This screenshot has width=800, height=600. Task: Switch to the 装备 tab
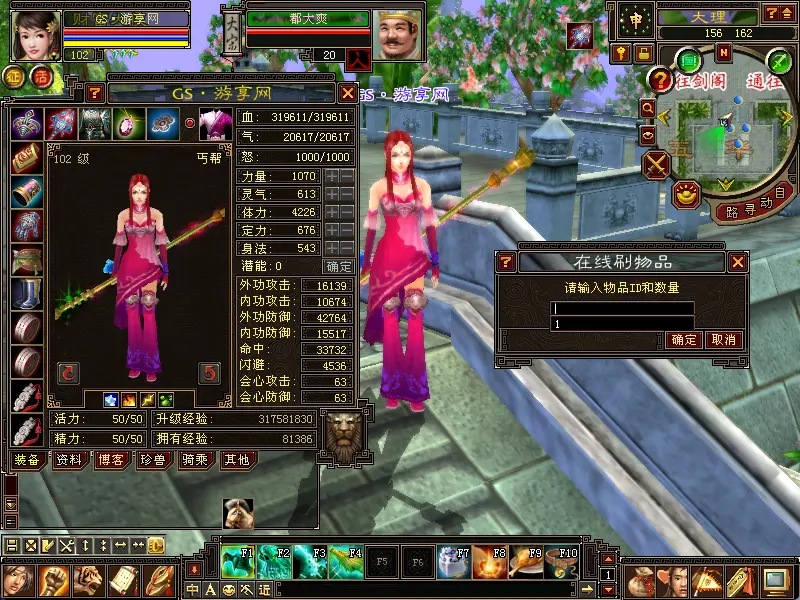pos(27,460)
